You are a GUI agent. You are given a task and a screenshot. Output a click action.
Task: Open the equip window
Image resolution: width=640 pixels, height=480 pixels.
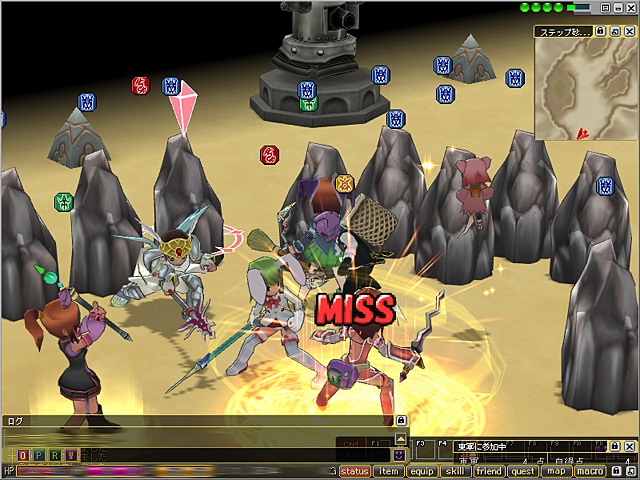421,471
